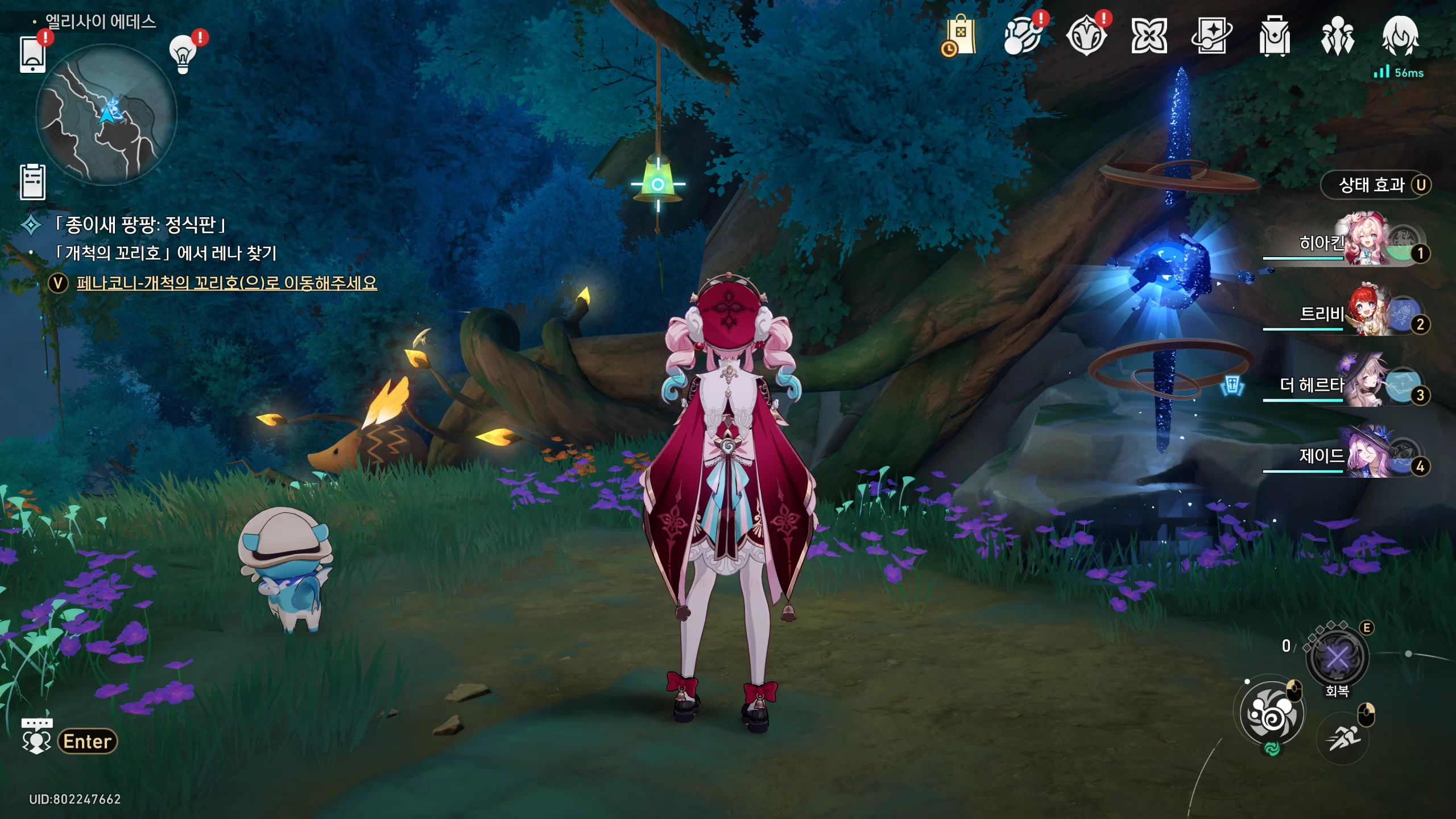Screen dimensions: 1456x819
Task: Open the lightbulb tutorial tips icon
Action: pos(183,55)
